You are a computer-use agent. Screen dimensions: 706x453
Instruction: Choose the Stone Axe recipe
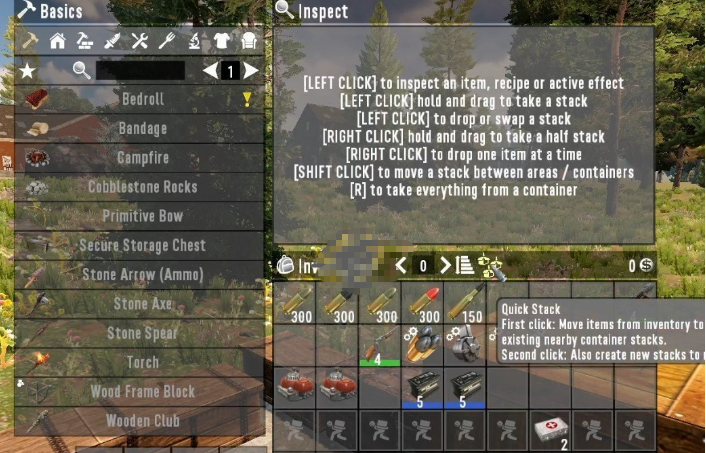tap(143, 304)
